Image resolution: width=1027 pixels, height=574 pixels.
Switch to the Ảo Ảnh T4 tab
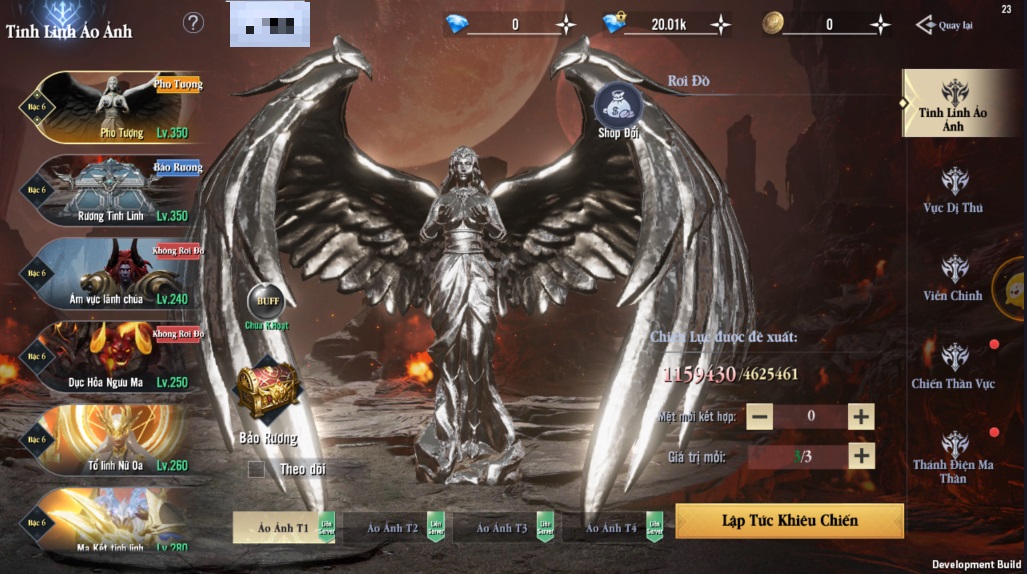pyautogui.click(x=612, y=527)
